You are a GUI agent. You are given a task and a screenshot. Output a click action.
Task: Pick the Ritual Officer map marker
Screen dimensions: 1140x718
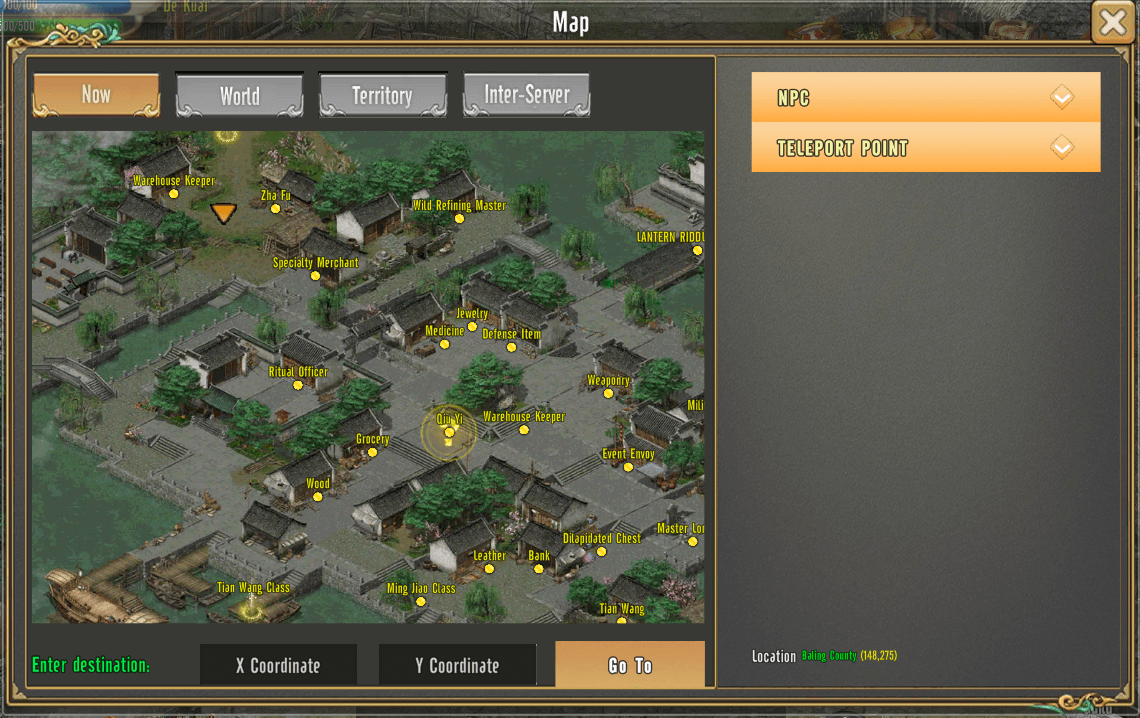click(298, 385)
